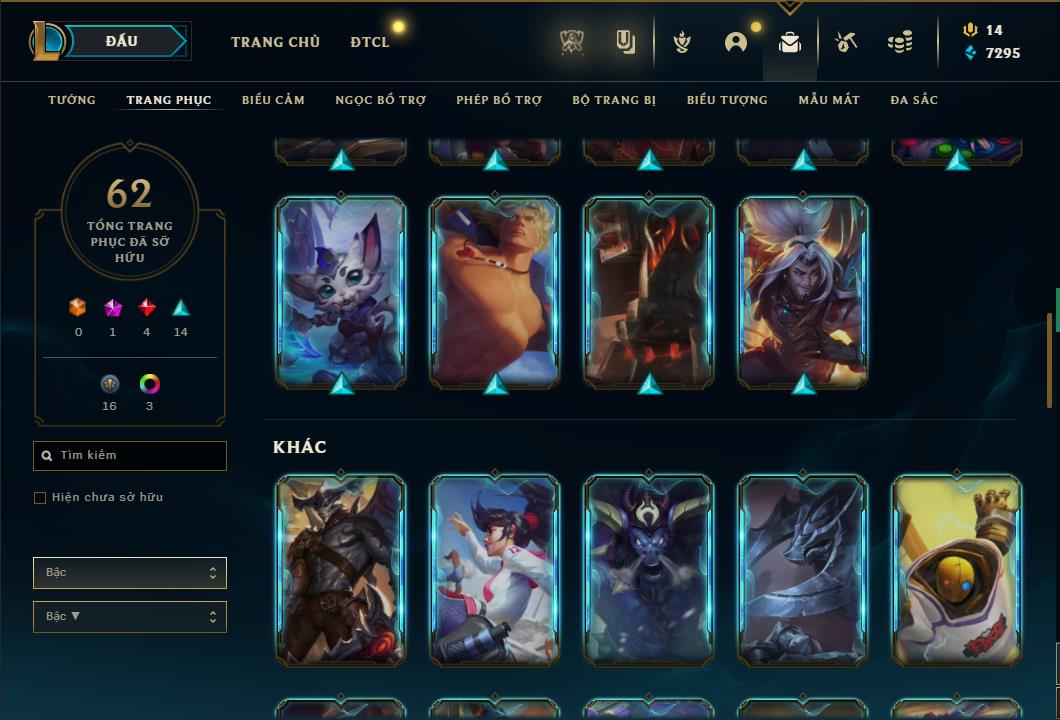
Task: Switch to the ĐA SẮC tab
Action: point(914,100)
